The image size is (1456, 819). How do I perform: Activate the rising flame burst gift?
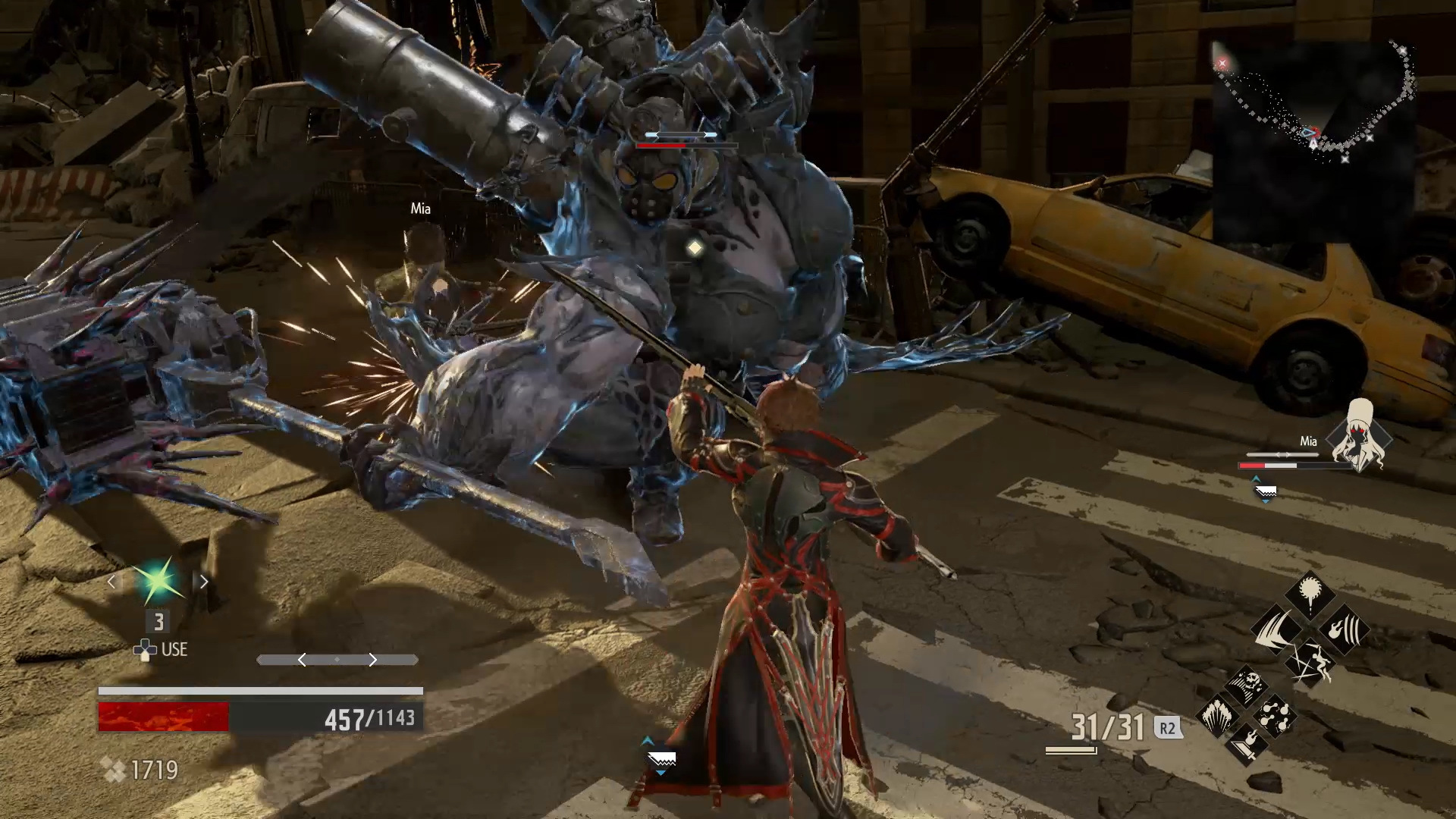[1218, 715]
